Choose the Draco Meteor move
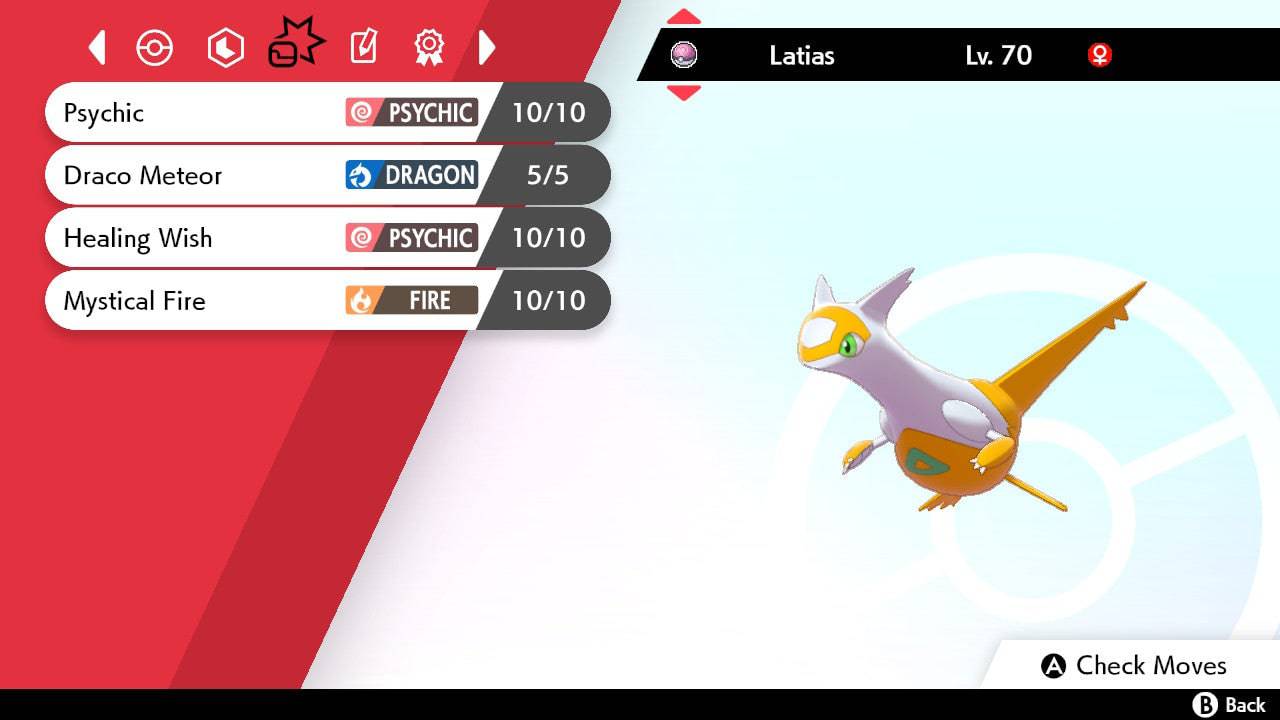1280x720 pixels. pyautogui.click(x=327, y=175)
